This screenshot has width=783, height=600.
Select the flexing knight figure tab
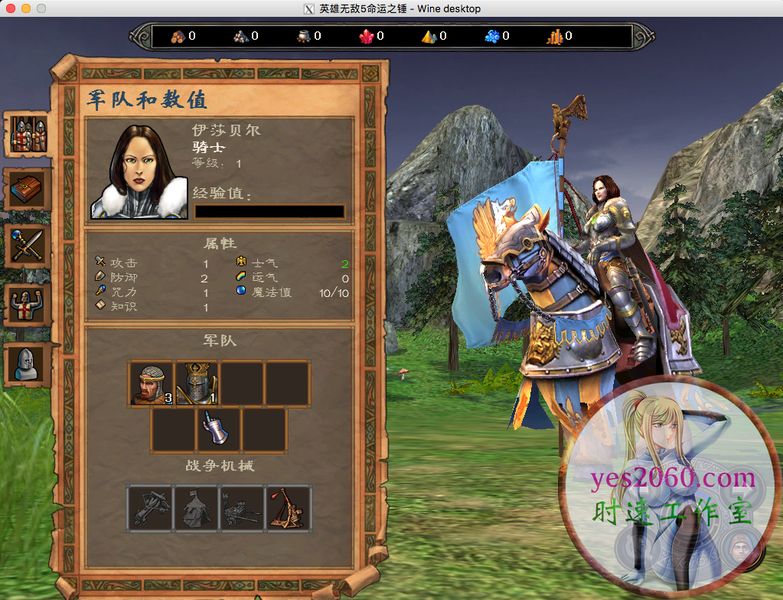(x=28, y=304)
